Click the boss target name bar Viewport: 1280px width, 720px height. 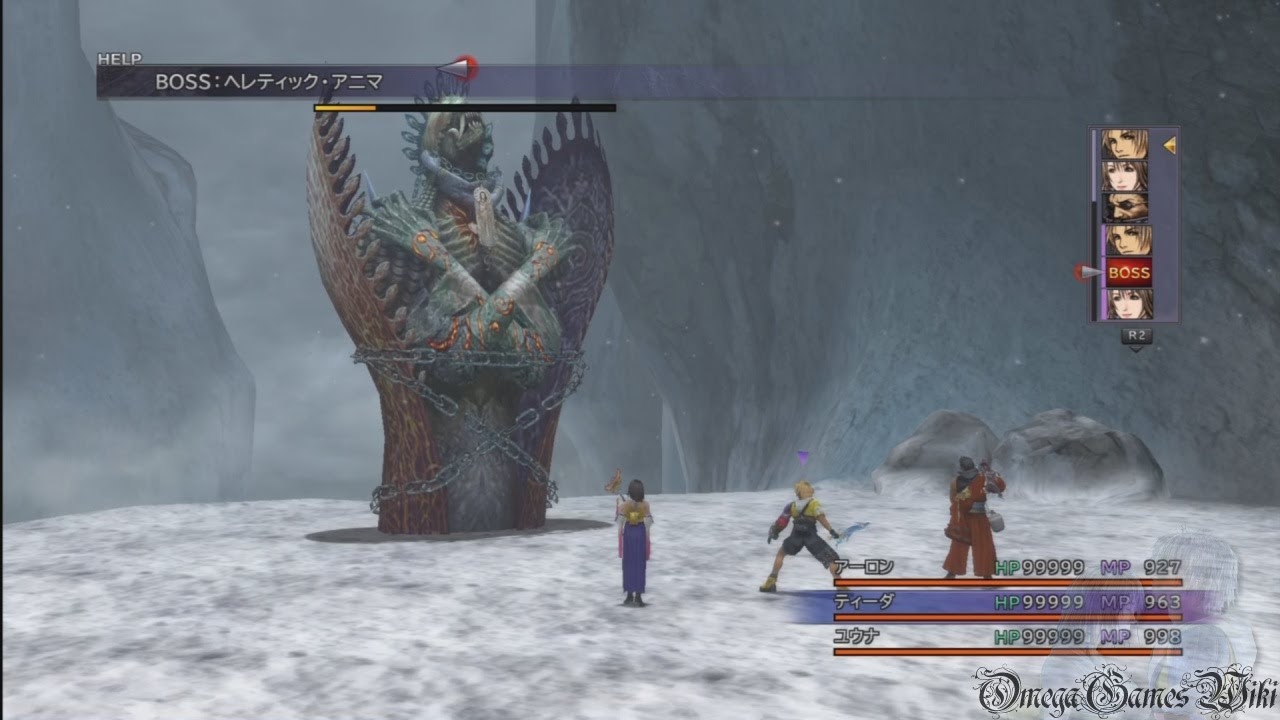click(270, 82)
